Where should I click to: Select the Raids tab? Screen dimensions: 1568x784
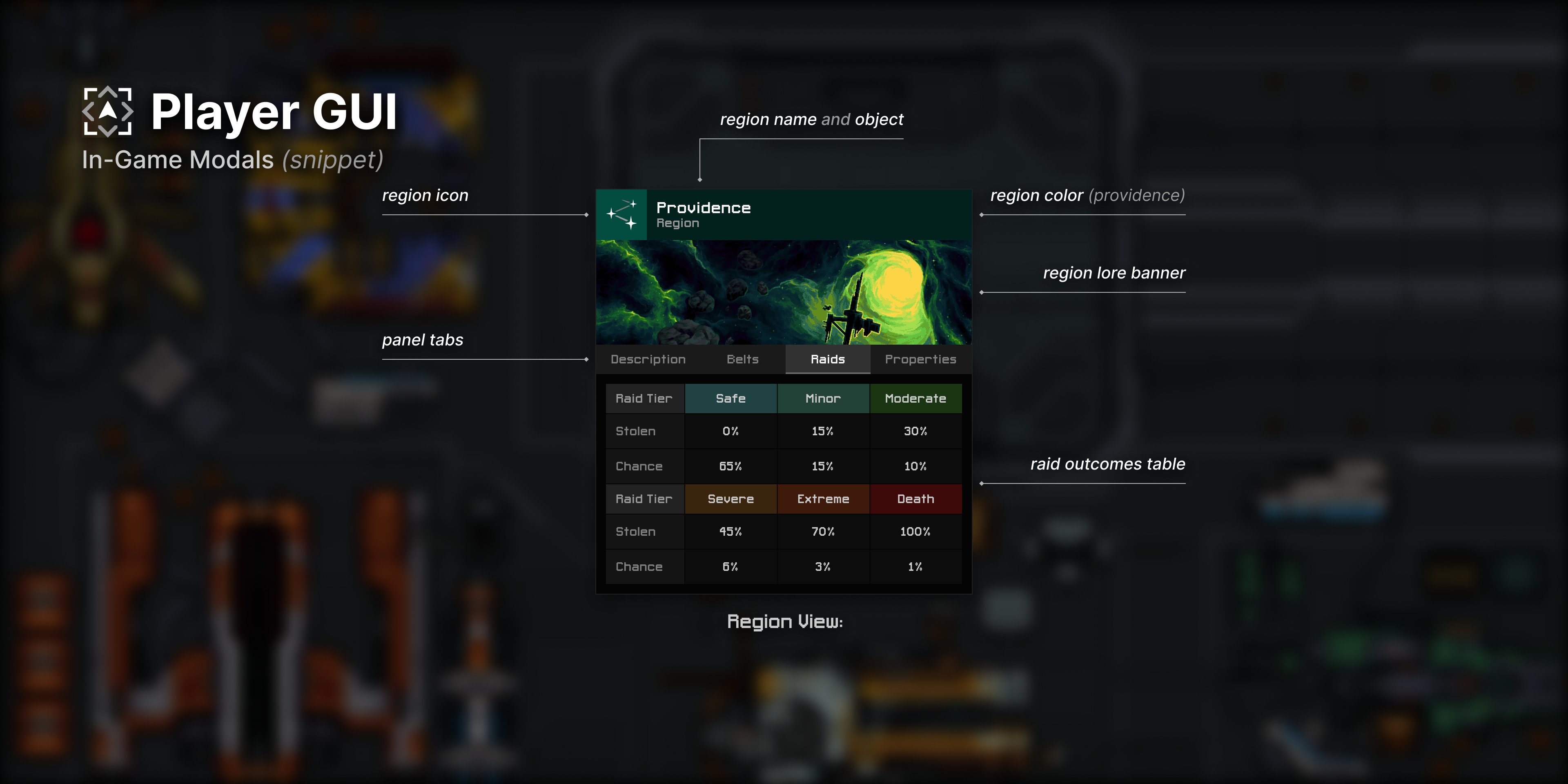[x=827, y=359]
